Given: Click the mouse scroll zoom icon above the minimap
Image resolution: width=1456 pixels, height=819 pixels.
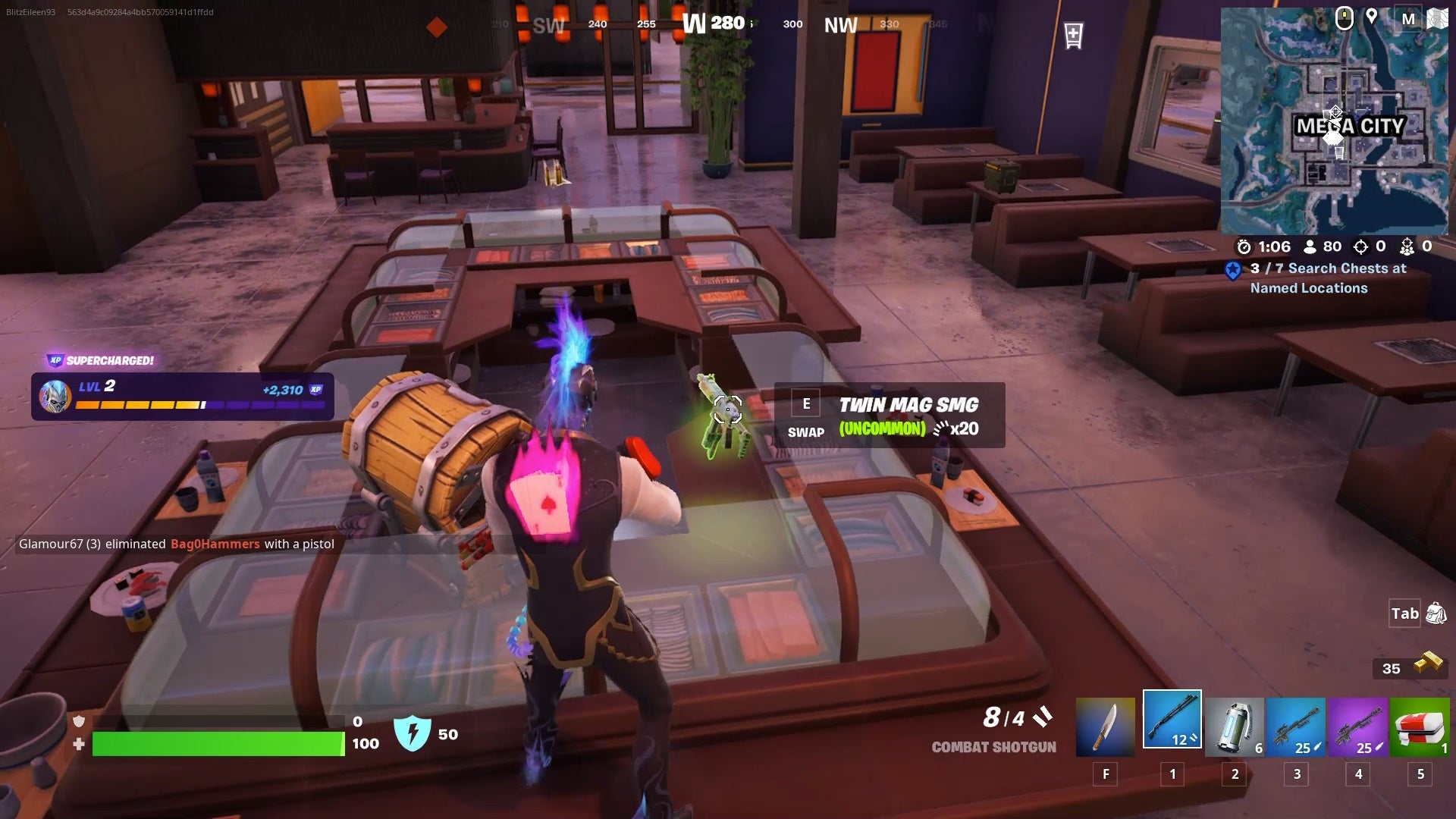Looking at the screenshot, I should point(1345,19).
